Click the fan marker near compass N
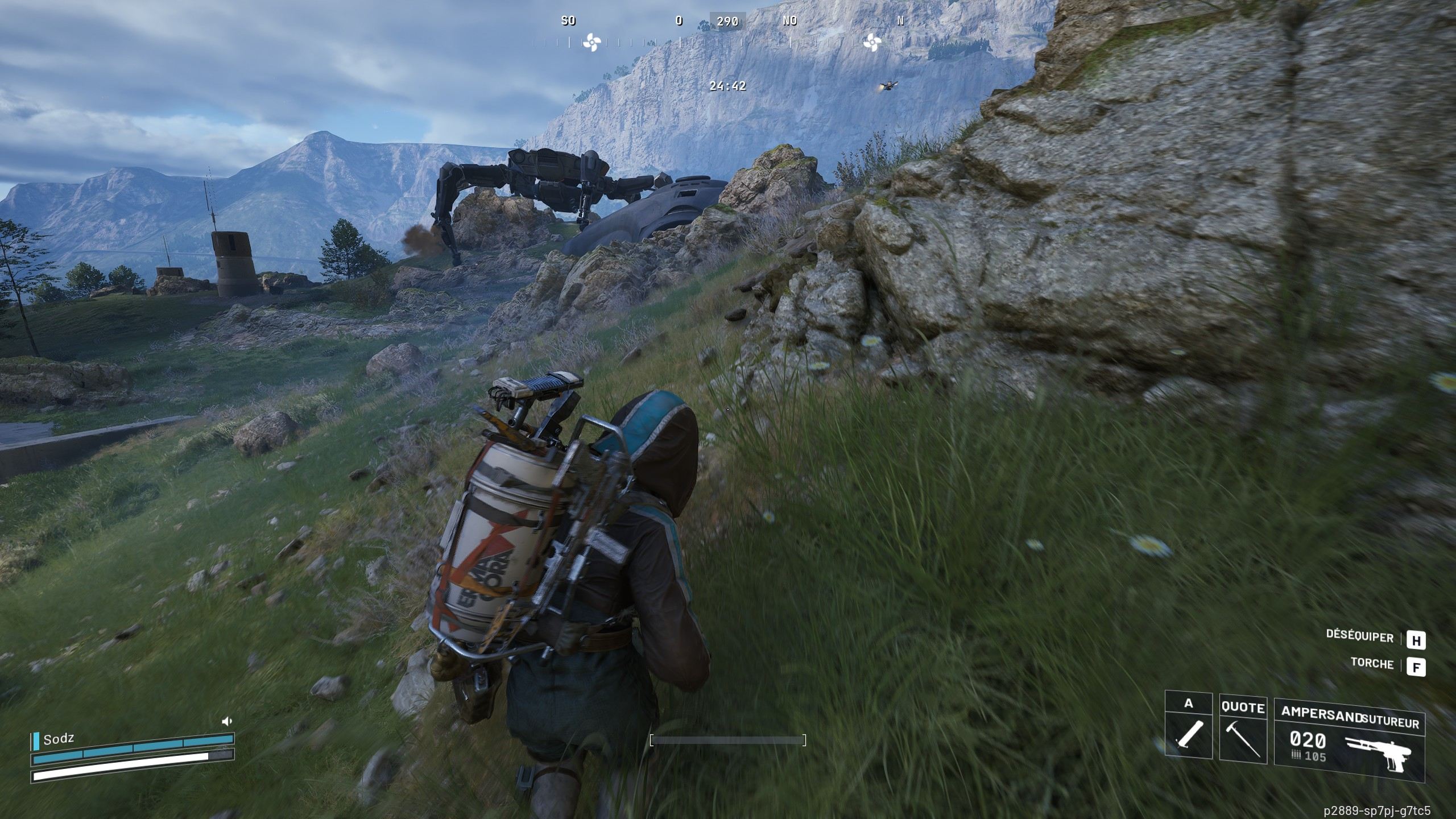Image resolution: width=1456 pixels, height=819 pixels. click(871, 42)
